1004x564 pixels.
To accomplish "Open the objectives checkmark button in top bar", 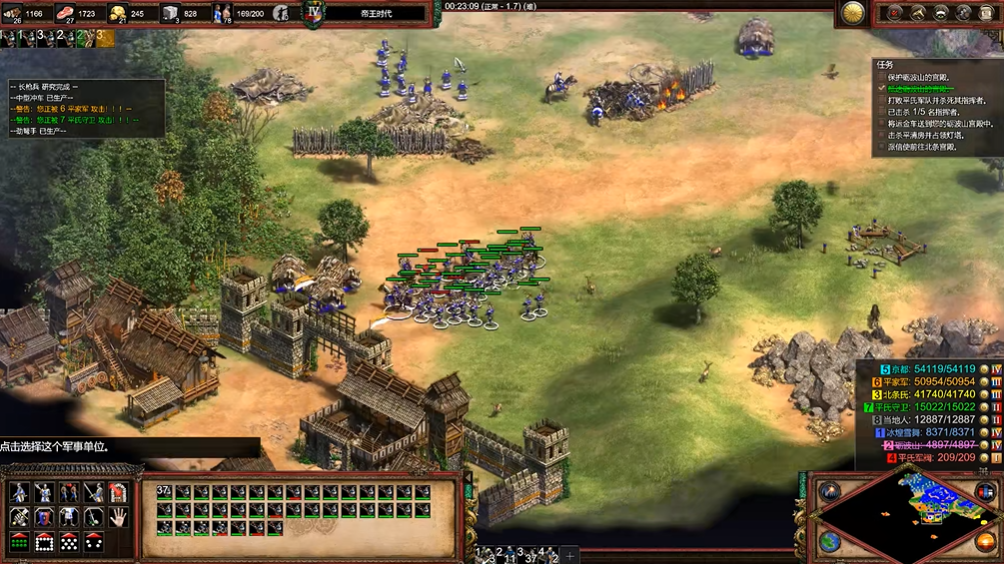I will (895, 13).
